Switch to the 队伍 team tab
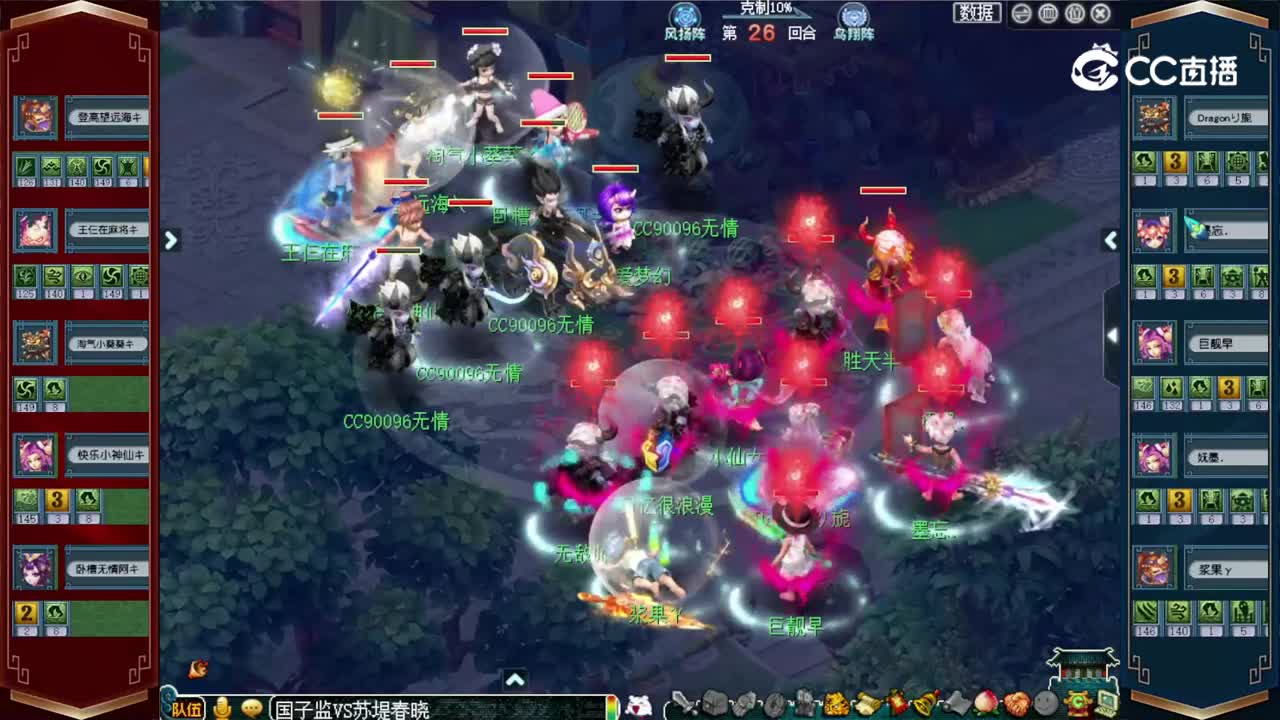Screen dimensions: 1280x720 pyautogui.click(x=188, y=706)
